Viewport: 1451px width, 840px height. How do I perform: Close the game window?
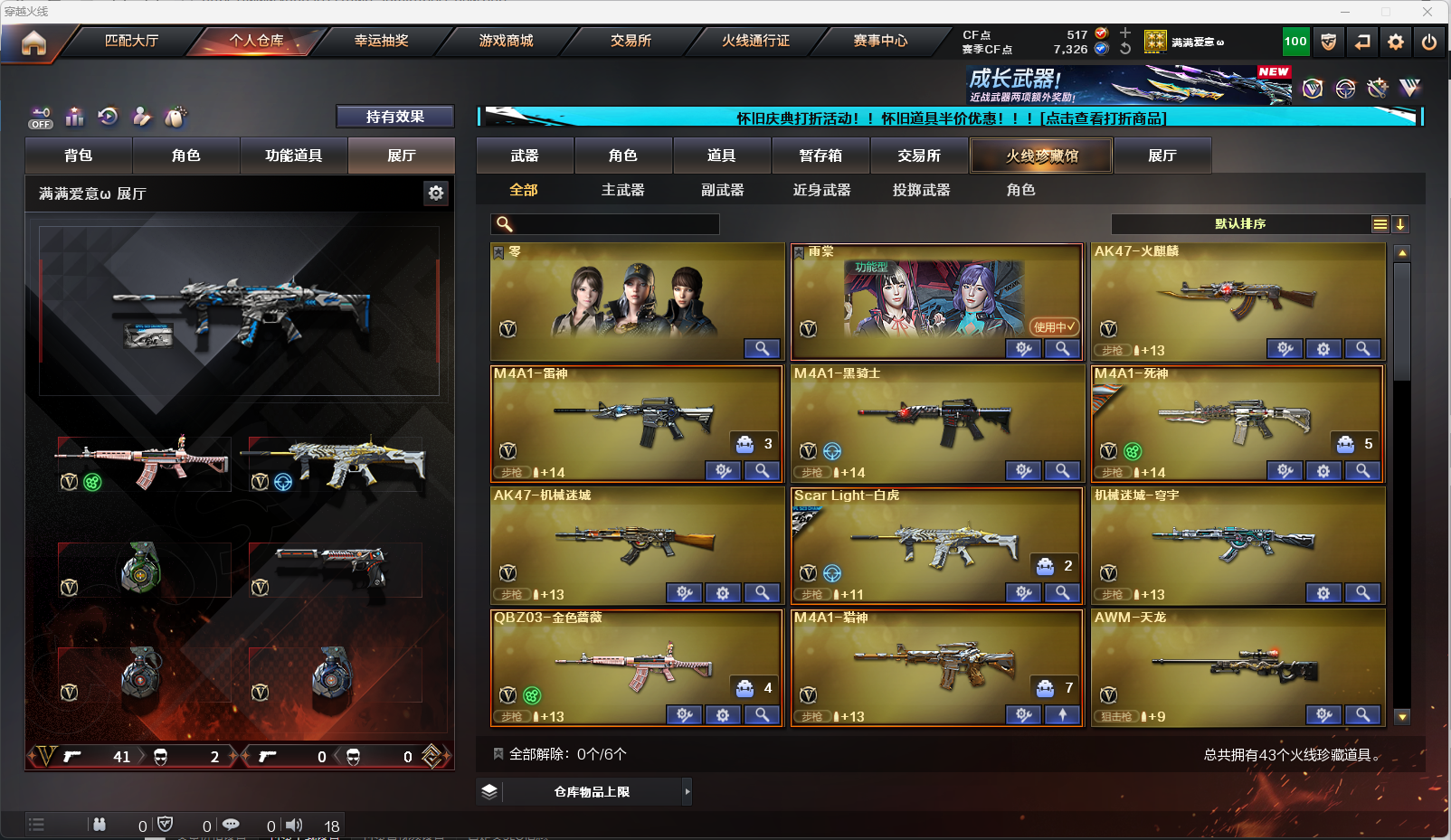[x=1427, y=12]
